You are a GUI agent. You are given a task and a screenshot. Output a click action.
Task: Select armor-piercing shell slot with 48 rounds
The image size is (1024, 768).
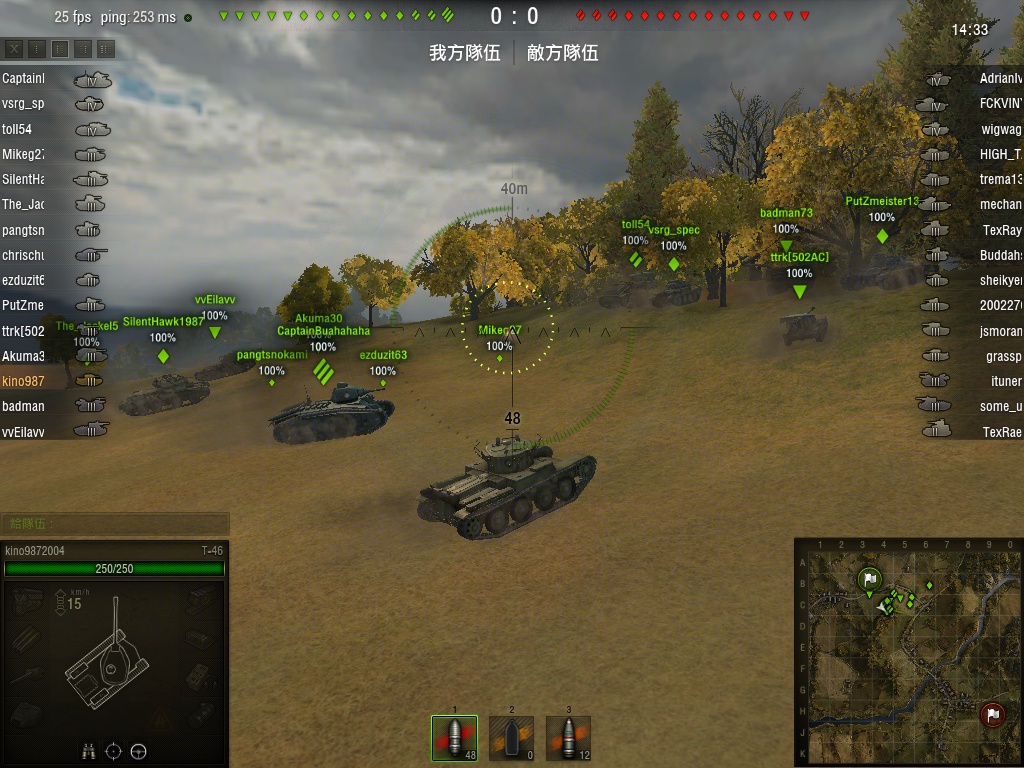click(x=454, y=738)
